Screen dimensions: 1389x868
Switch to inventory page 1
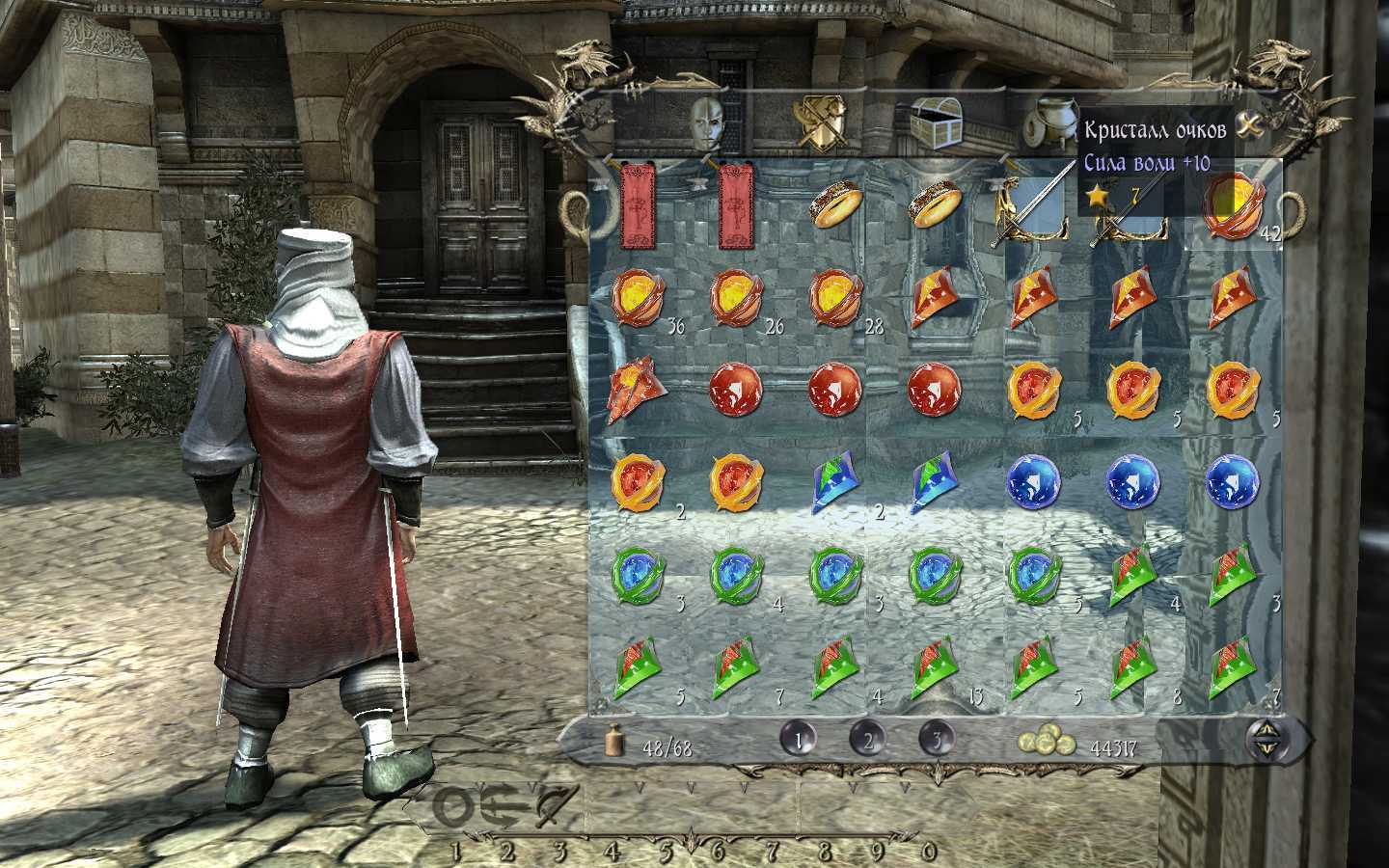click(x=800, y=740)
